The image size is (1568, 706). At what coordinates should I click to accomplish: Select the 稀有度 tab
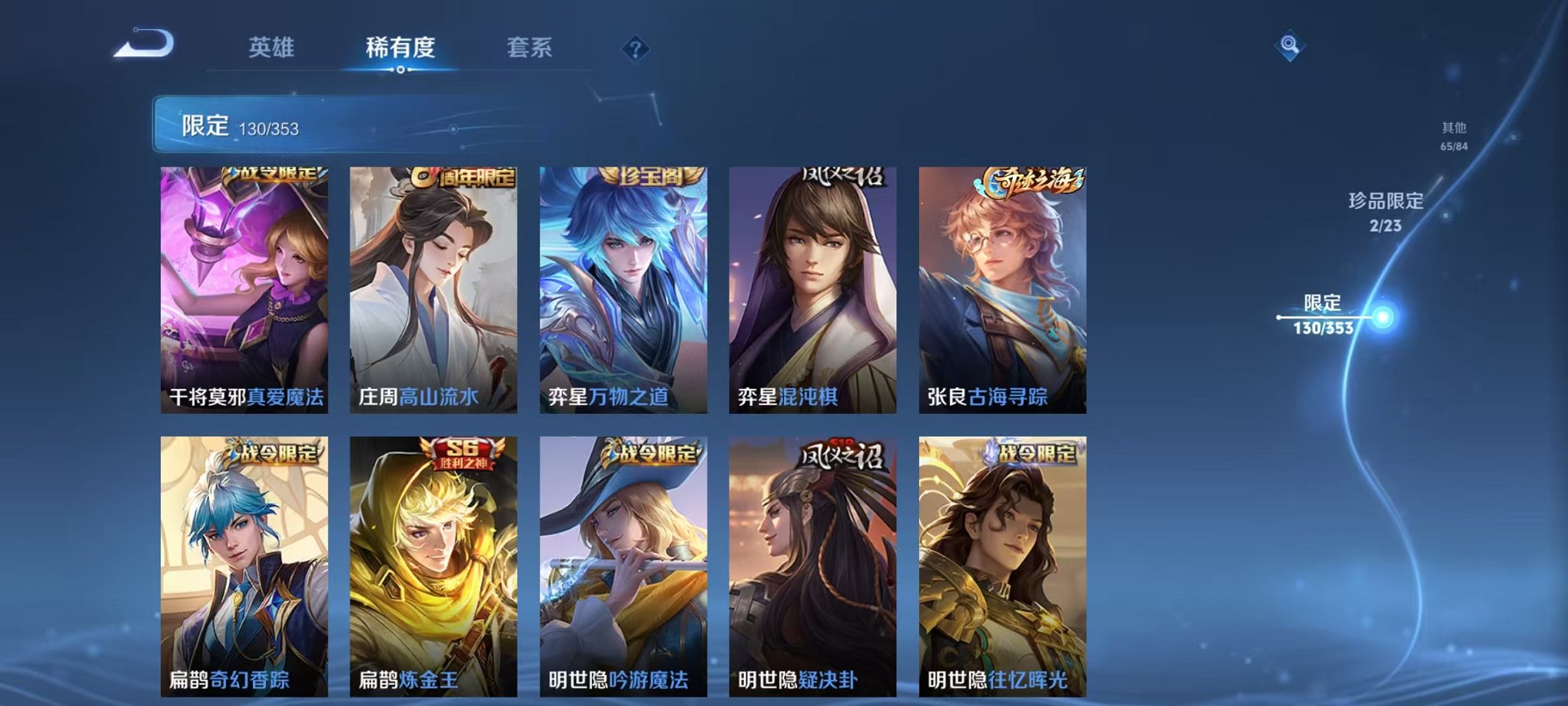click(399, 46)
